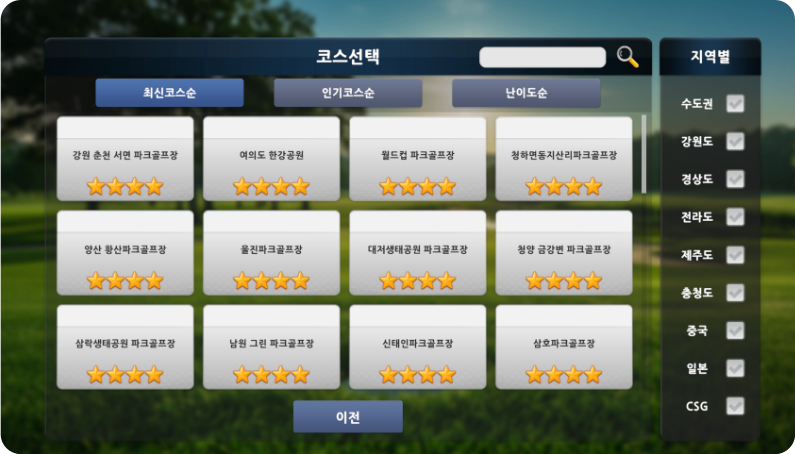Choose the 삼호파크골프장 course tile
795x454 pixels.
pyautogui.click(x=564, y=346)
